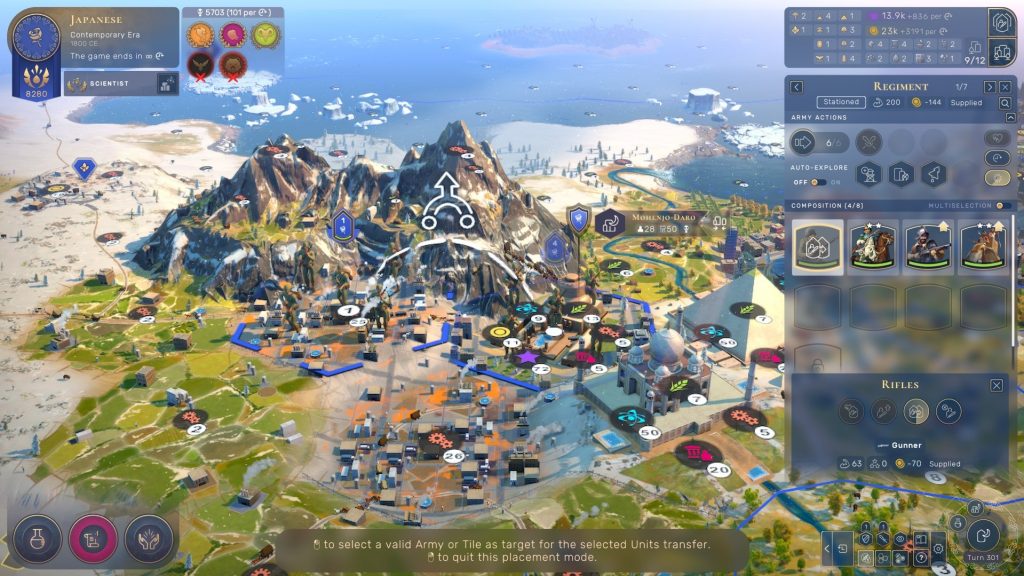Close the Regiment panel
1024x576 pixels.
click(1005, 87)
